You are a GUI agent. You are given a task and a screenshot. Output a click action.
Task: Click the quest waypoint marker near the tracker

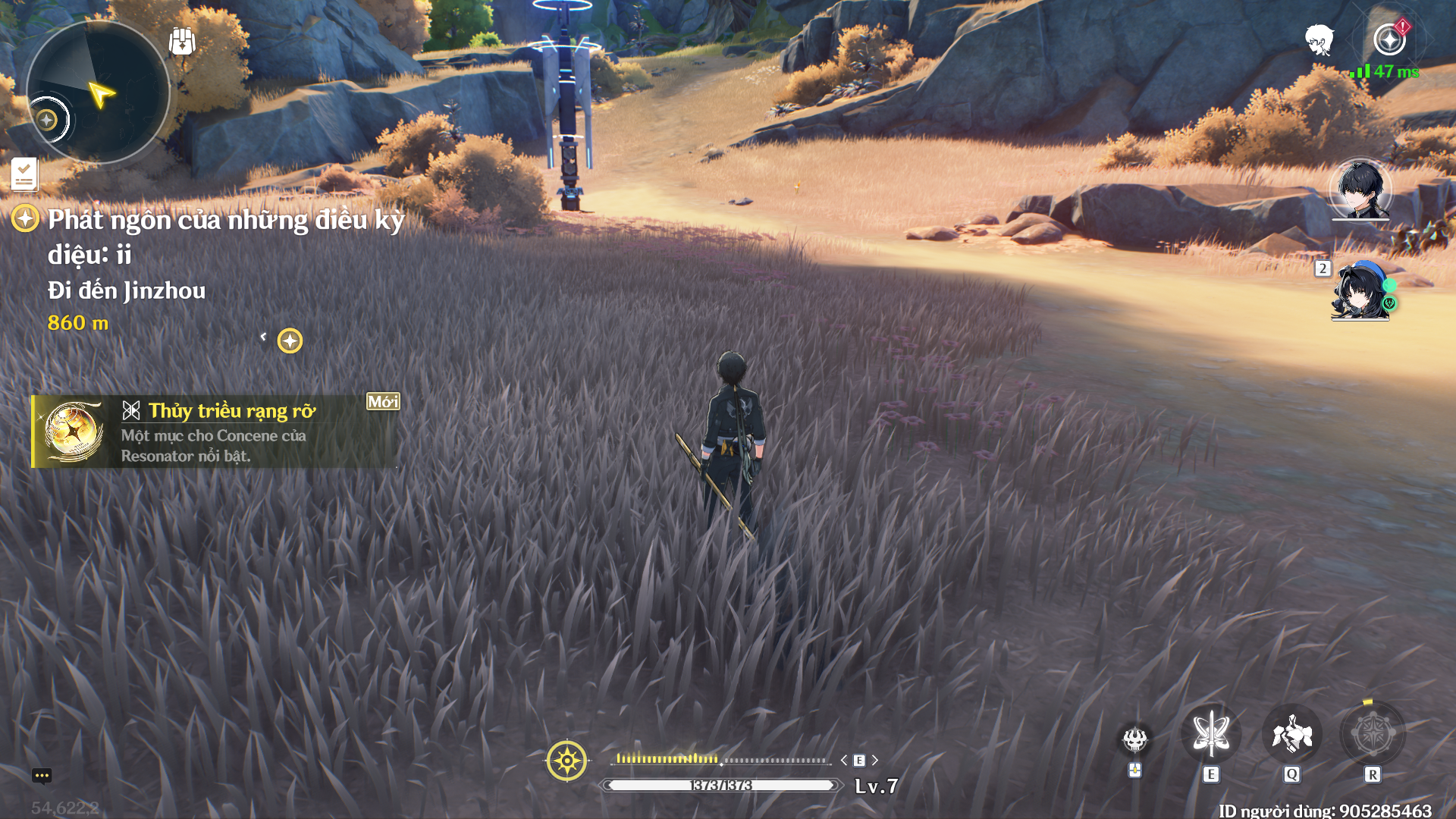click(290, 340)
